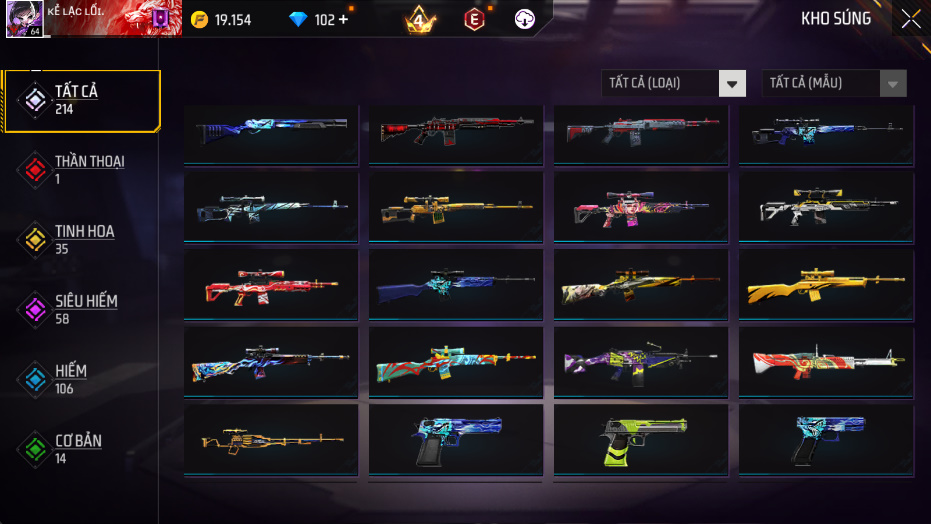Select the red and white scoped rifle
Viewport: 931px width, 524px height.
point(271,285)
